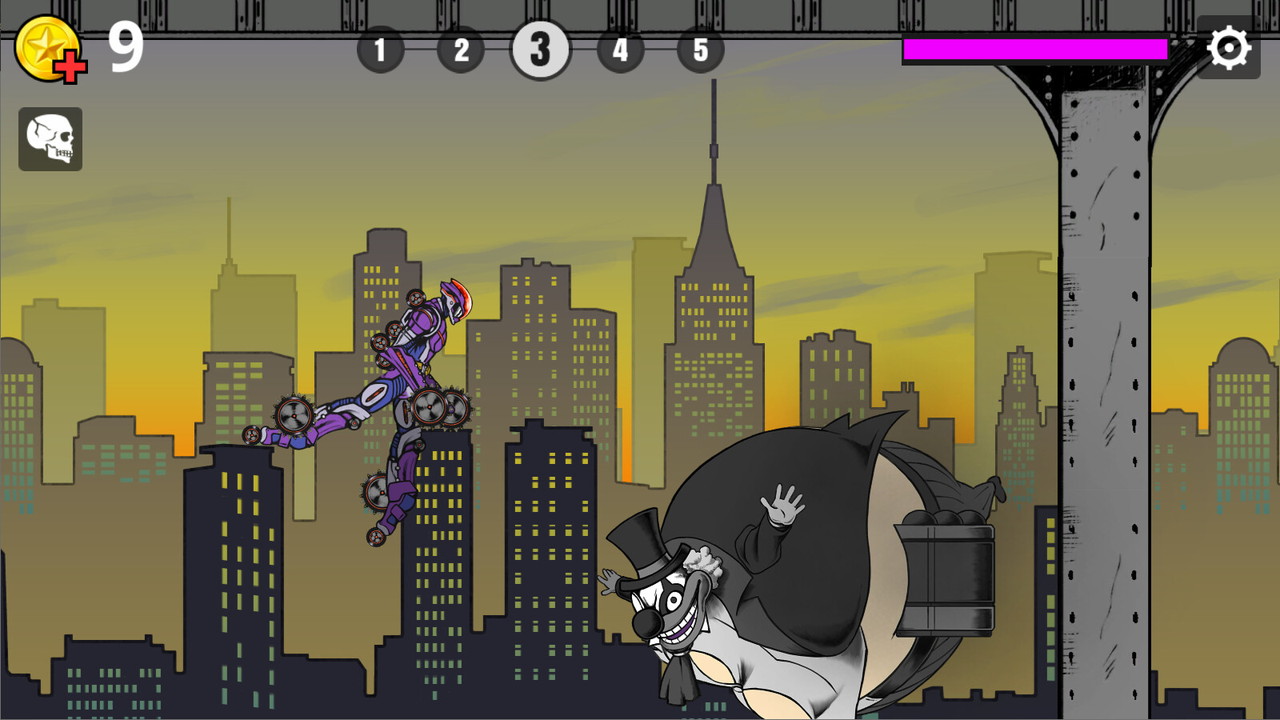Viewport: 1280px width, 720px height.
Task: Click the clown boss with the top hat
Action: click(x=672, y=600)
